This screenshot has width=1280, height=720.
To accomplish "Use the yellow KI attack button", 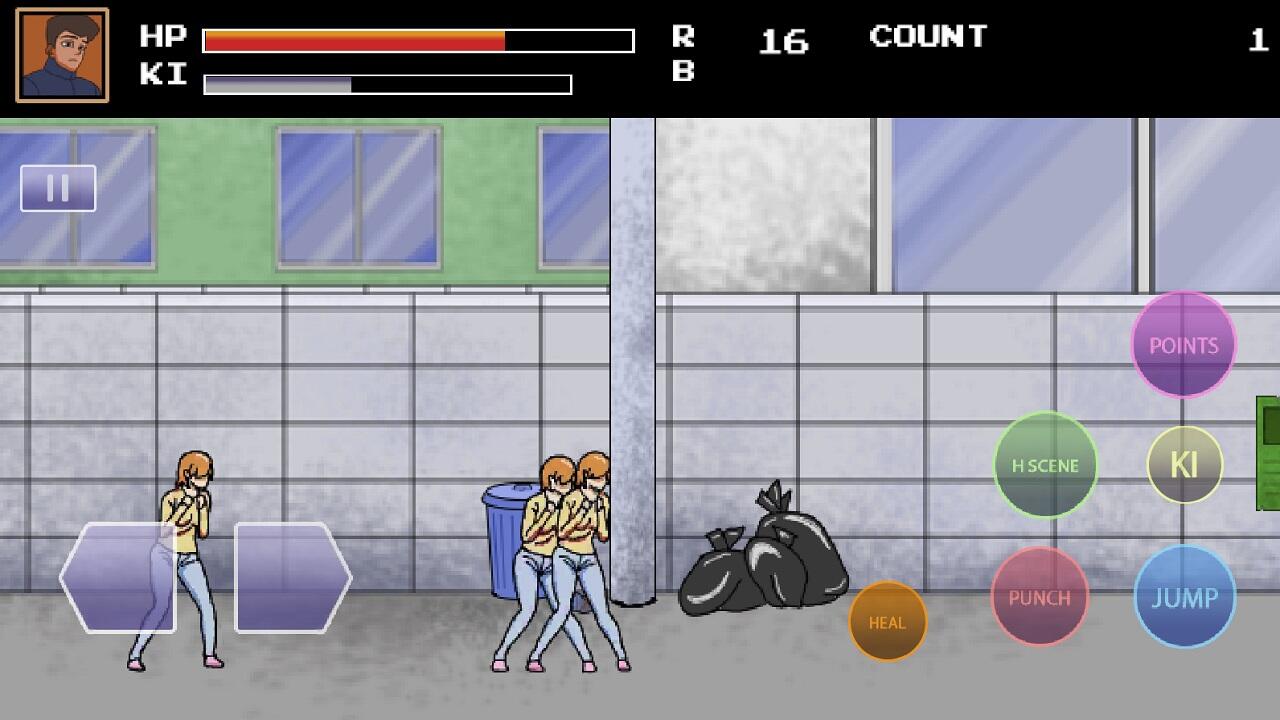I will [1184, 465].
